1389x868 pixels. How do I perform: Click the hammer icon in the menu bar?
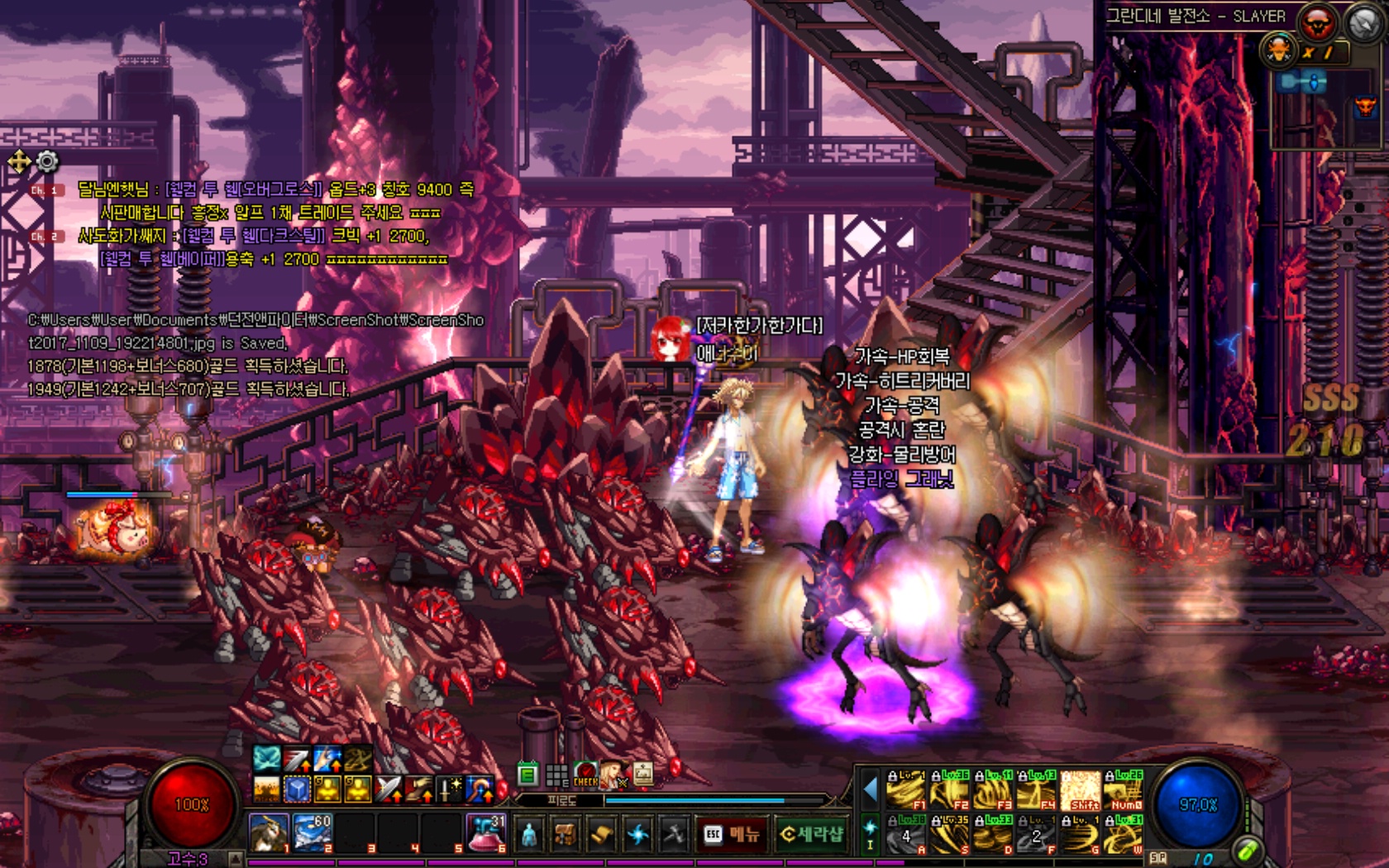tap(674, 835)
